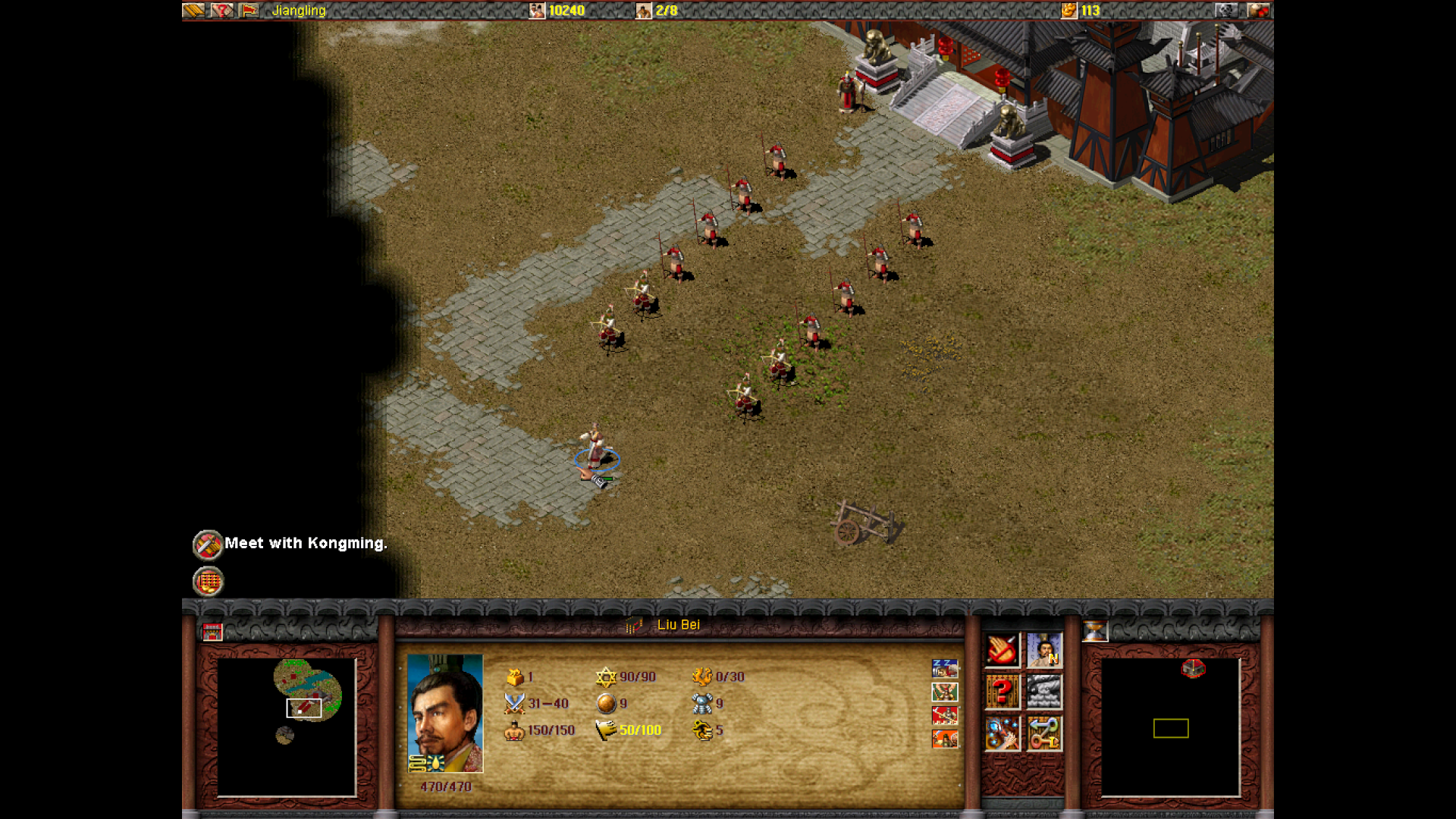Click the chest icon at the top right corner
Viewport: 1456px width, 819px height.
click(x=1258, y=11)
